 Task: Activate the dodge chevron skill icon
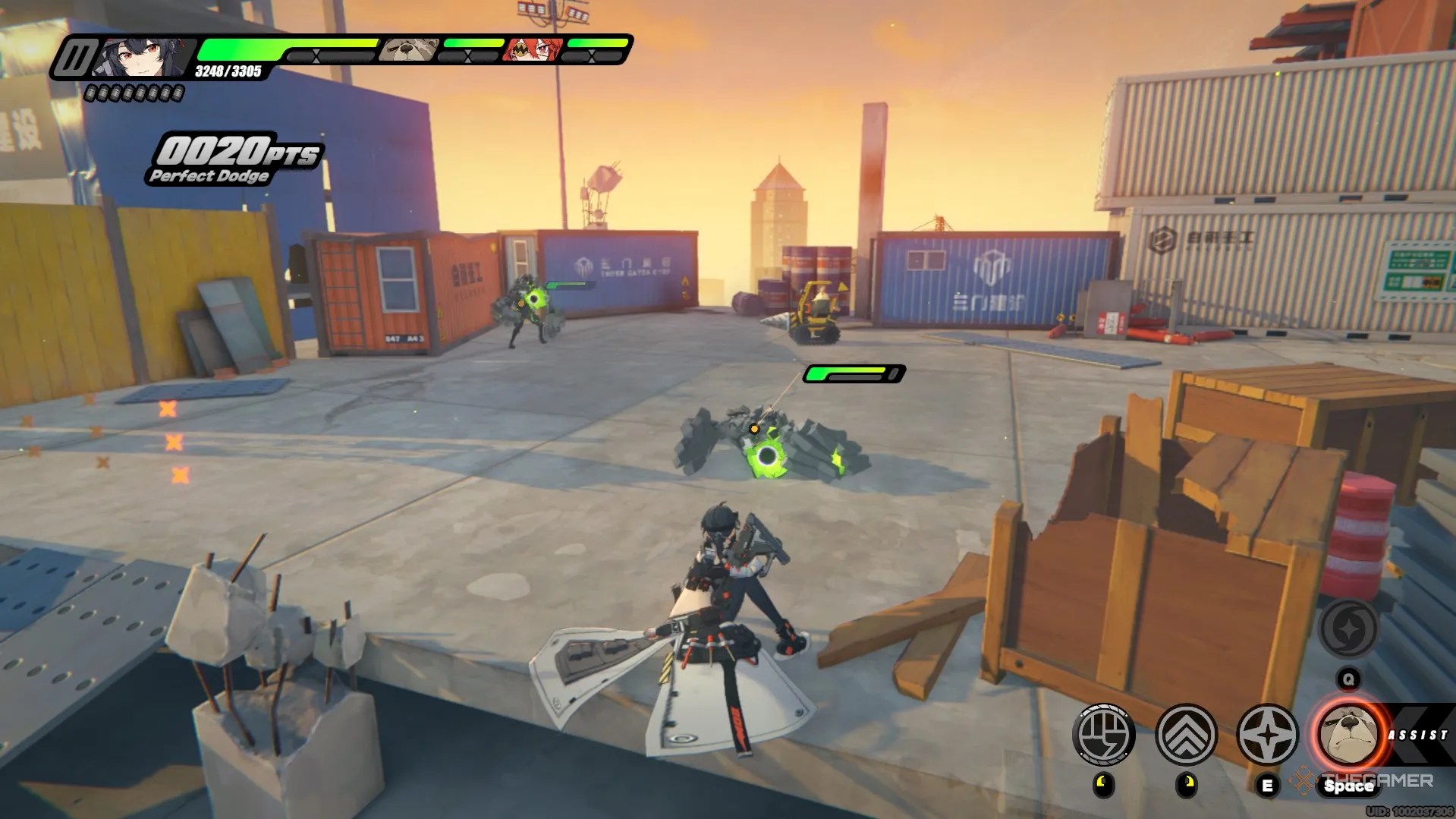coord(1187,735)
